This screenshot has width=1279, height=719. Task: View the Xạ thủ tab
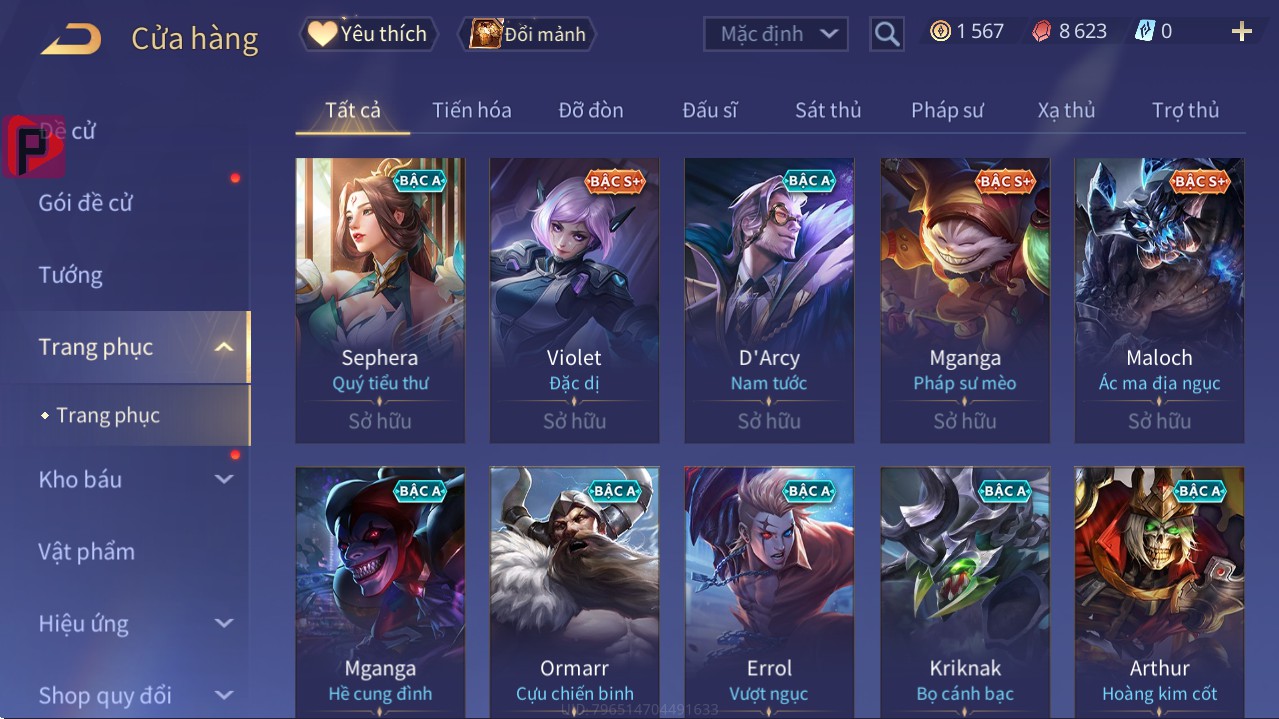pyautogui.click(x=1066, y=110)
